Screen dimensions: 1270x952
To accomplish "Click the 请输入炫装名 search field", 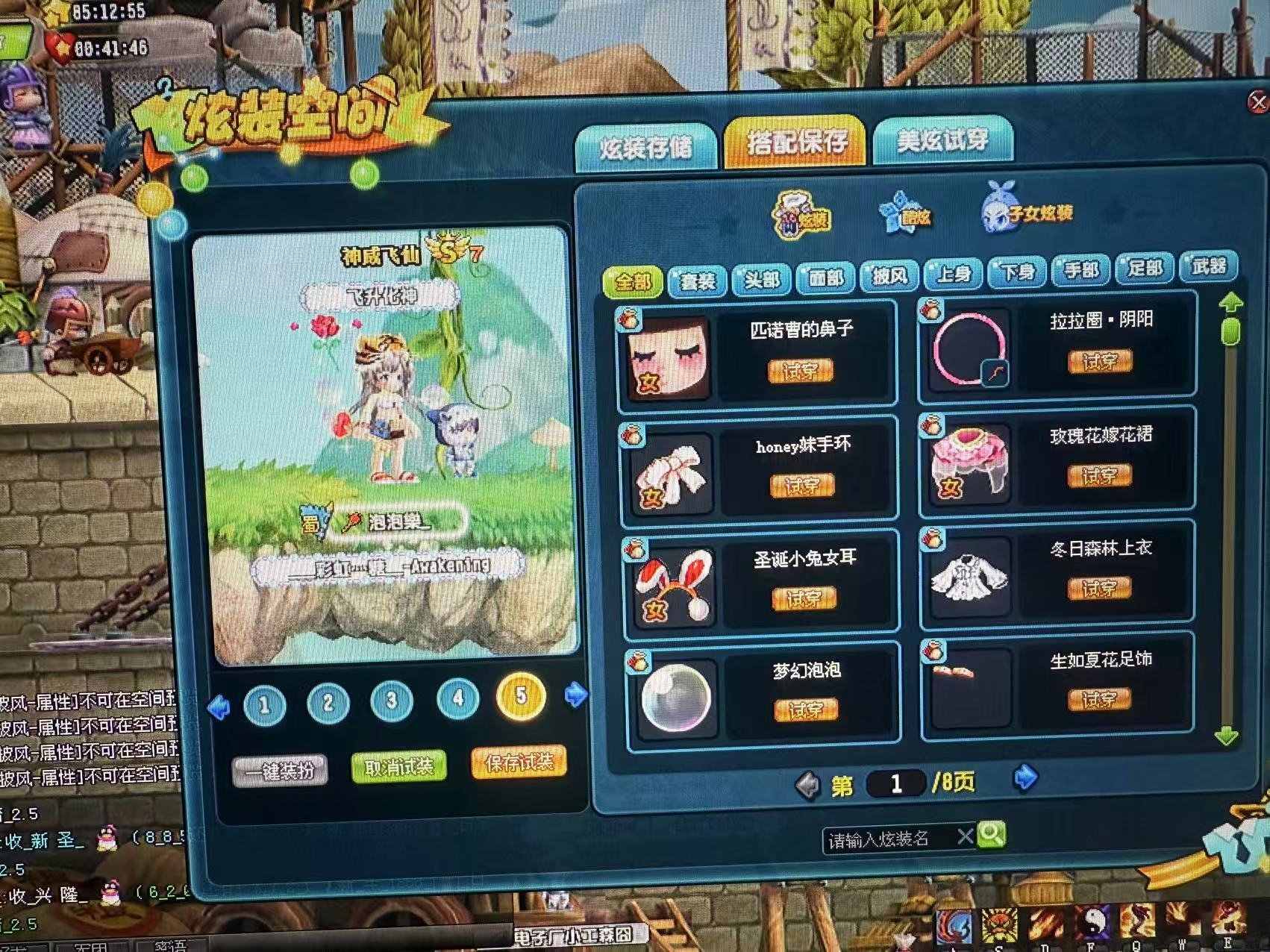I will pos(888,840).
